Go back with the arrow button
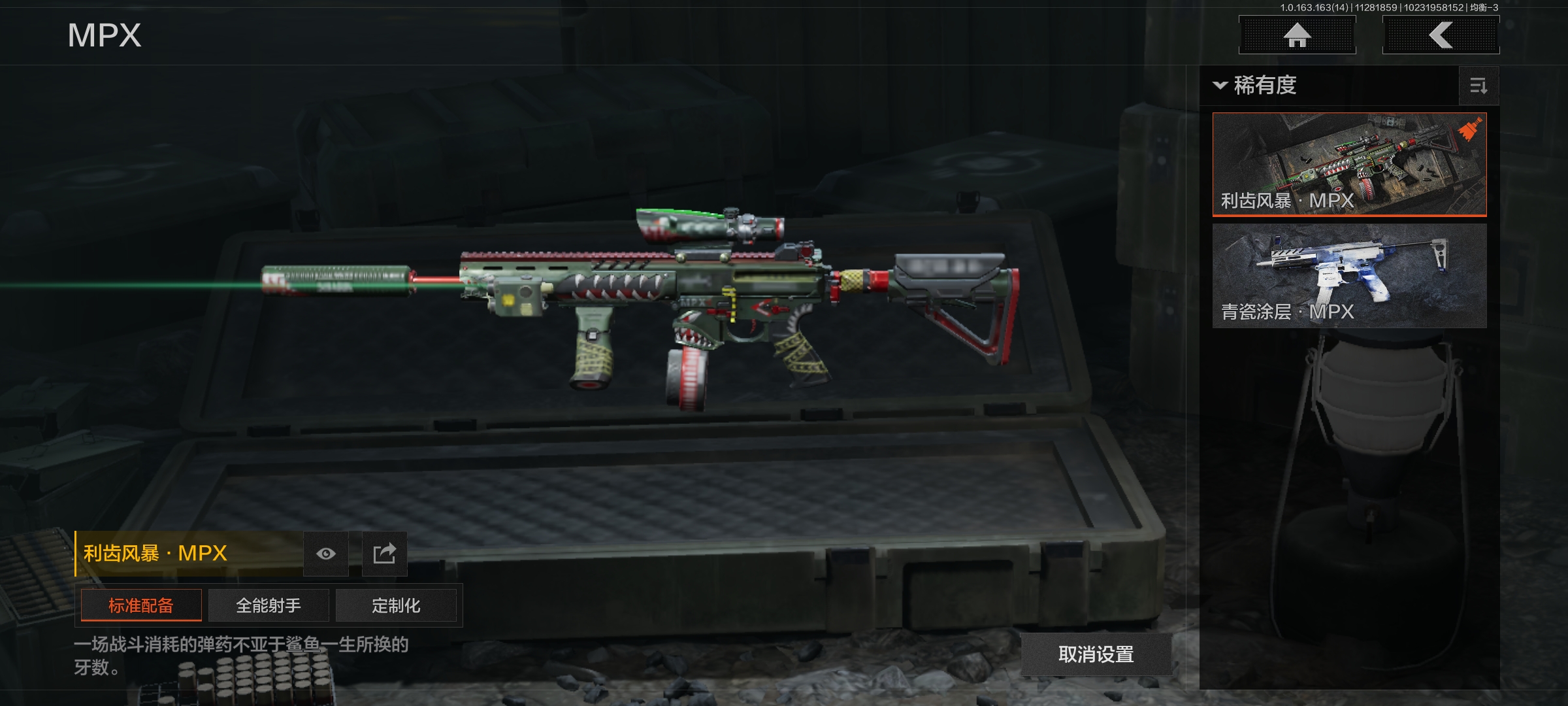1568x706 pixels. [1441, 35]
